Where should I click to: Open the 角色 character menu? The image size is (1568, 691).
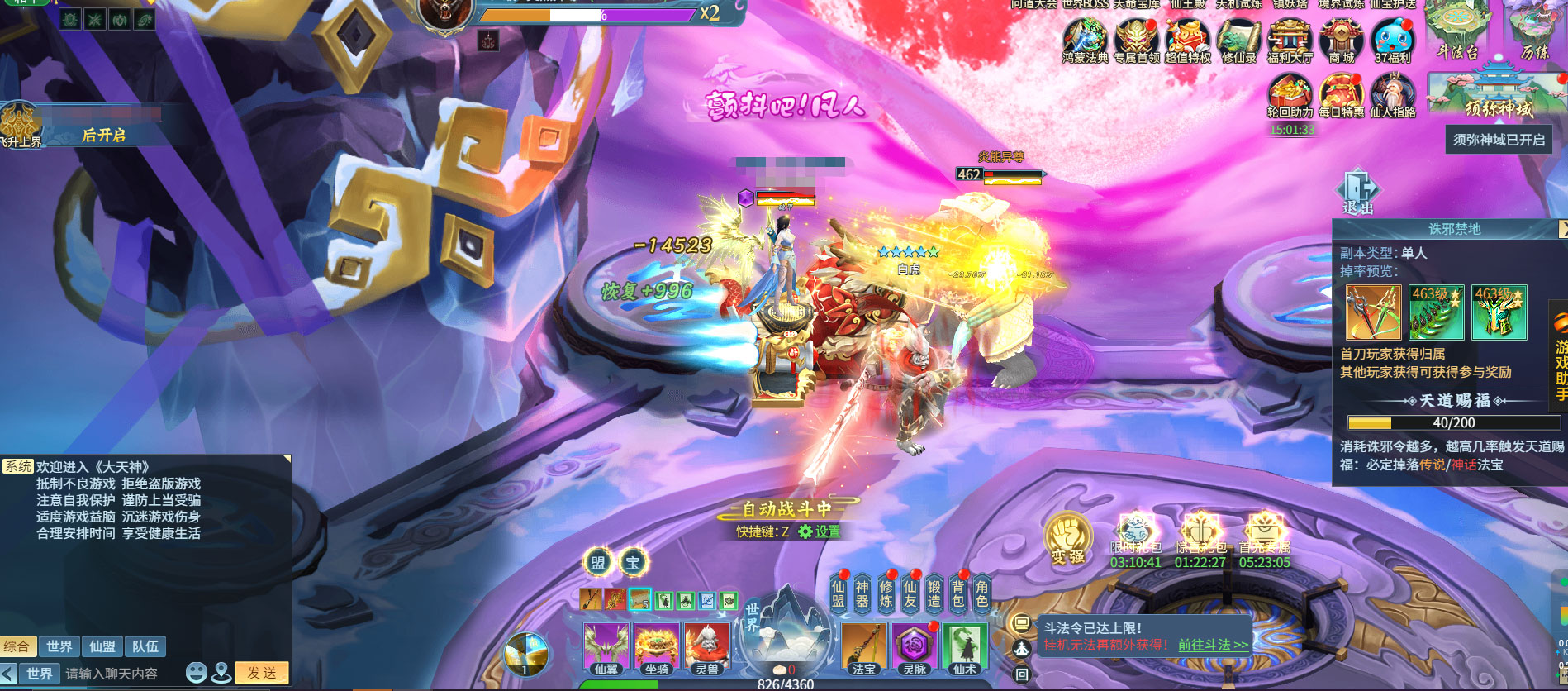coord(982,593)
